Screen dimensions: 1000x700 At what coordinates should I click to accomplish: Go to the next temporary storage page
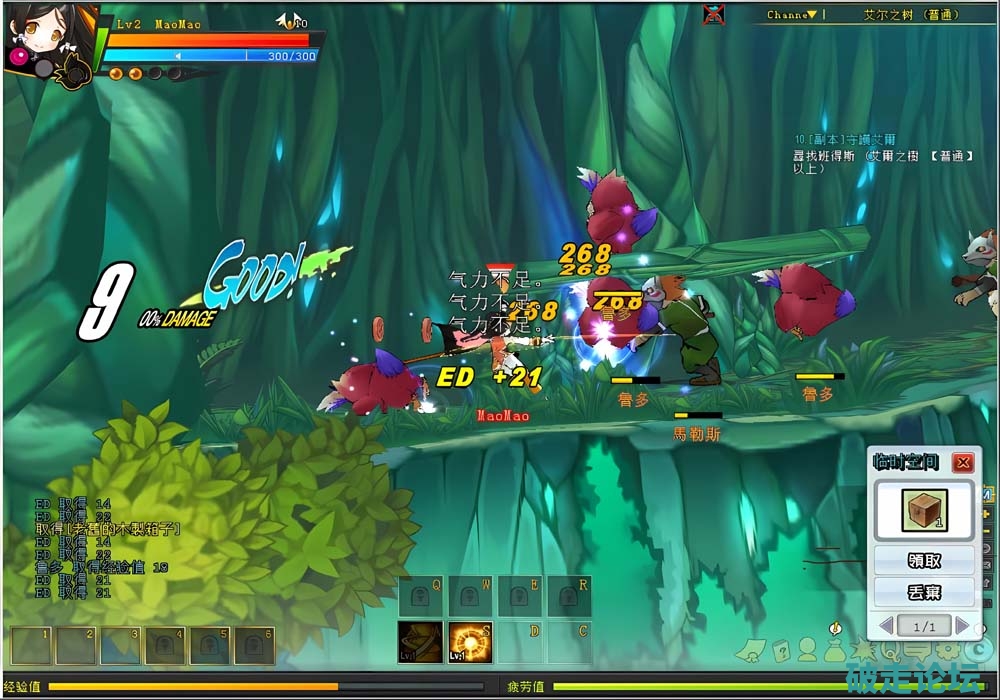point(962,626)
